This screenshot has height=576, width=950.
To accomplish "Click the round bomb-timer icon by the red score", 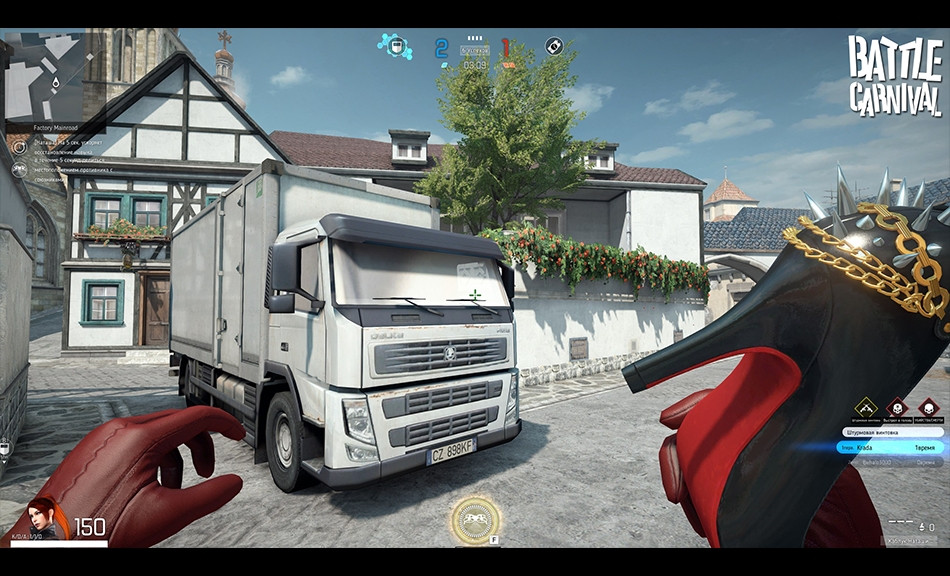I will (x=553, y=46).
